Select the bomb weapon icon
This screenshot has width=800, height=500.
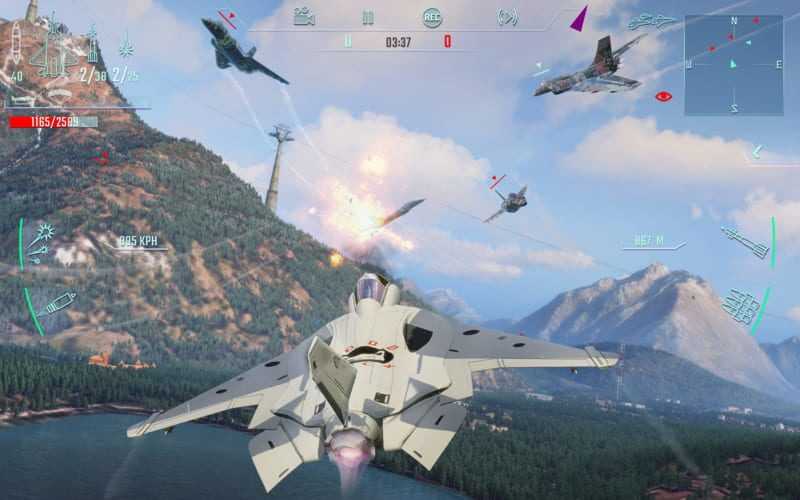[58, 303]
